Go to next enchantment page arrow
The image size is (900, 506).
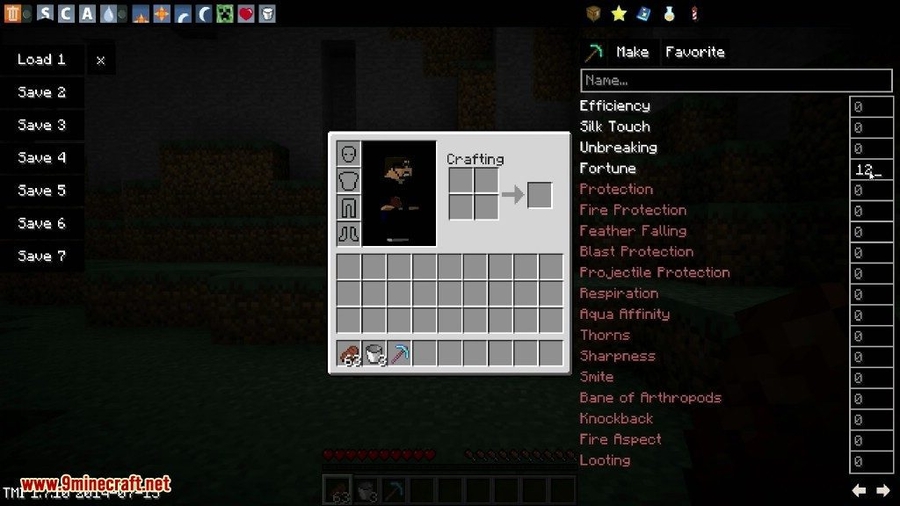pos(883,490)
